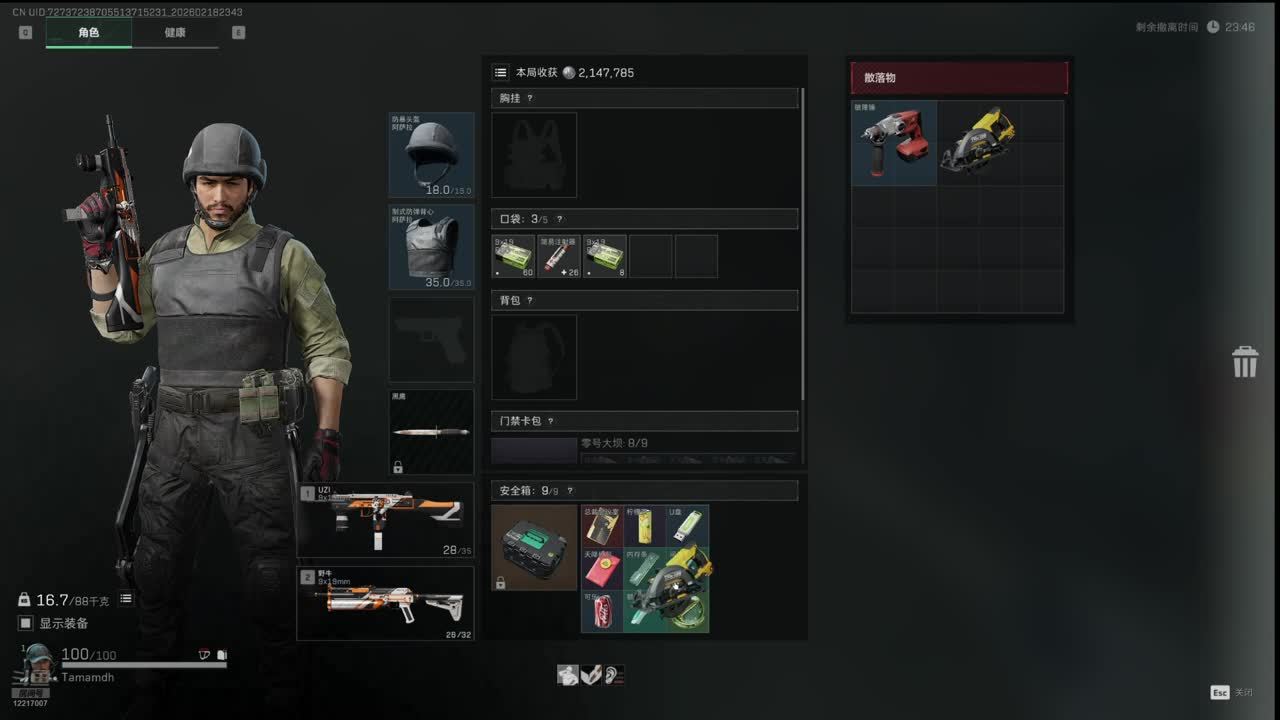The height and width of the screenshot is (720, 1280).
Task: Click the help question mark beside 口袋
Action: tap(559, 219)
